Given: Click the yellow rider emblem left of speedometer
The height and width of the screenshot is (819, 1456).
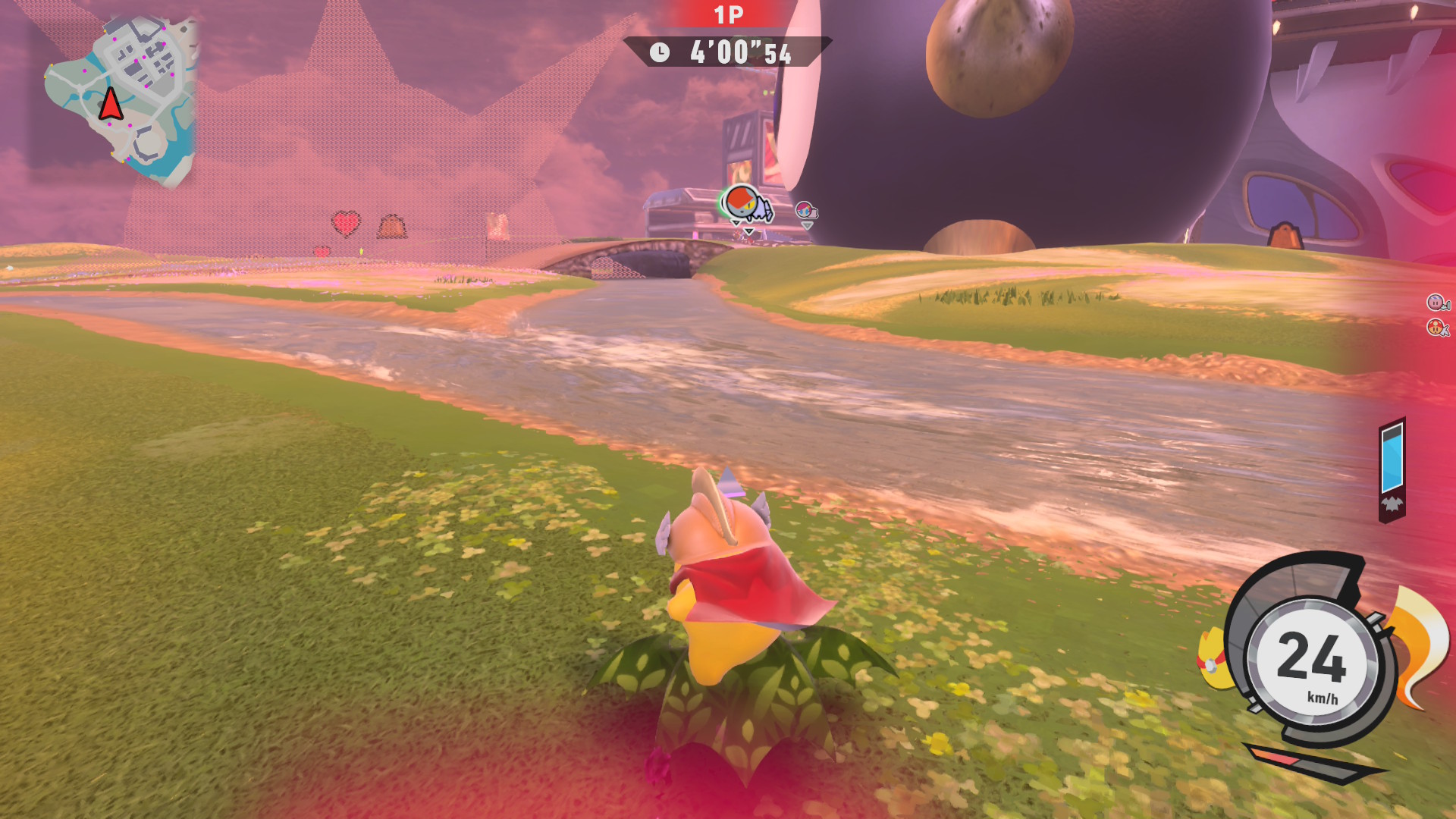Looking at the screenshot, I should pos(1212,660).
